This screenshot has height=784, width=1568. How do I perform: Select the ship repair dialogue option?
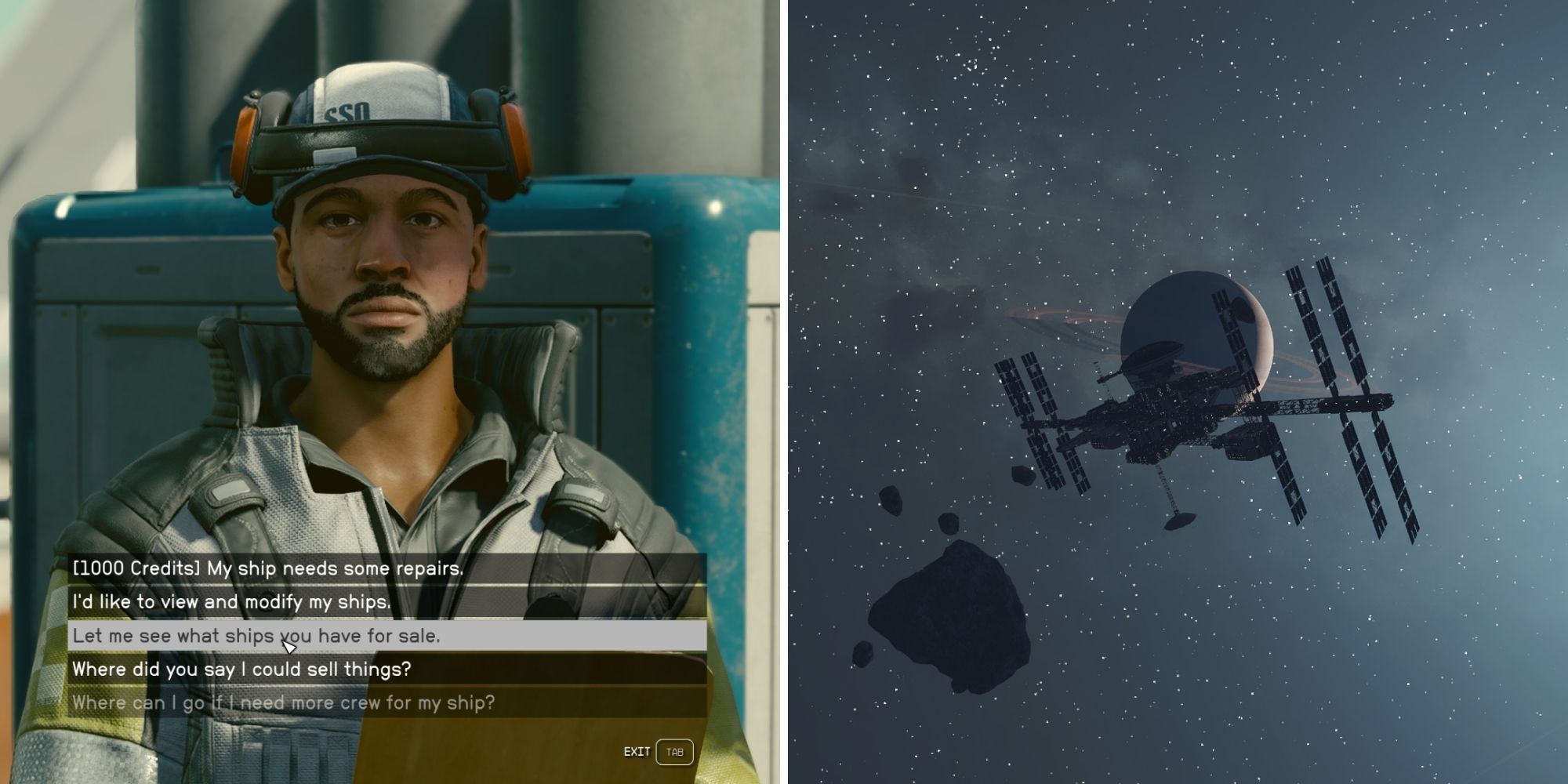[267, 569]
